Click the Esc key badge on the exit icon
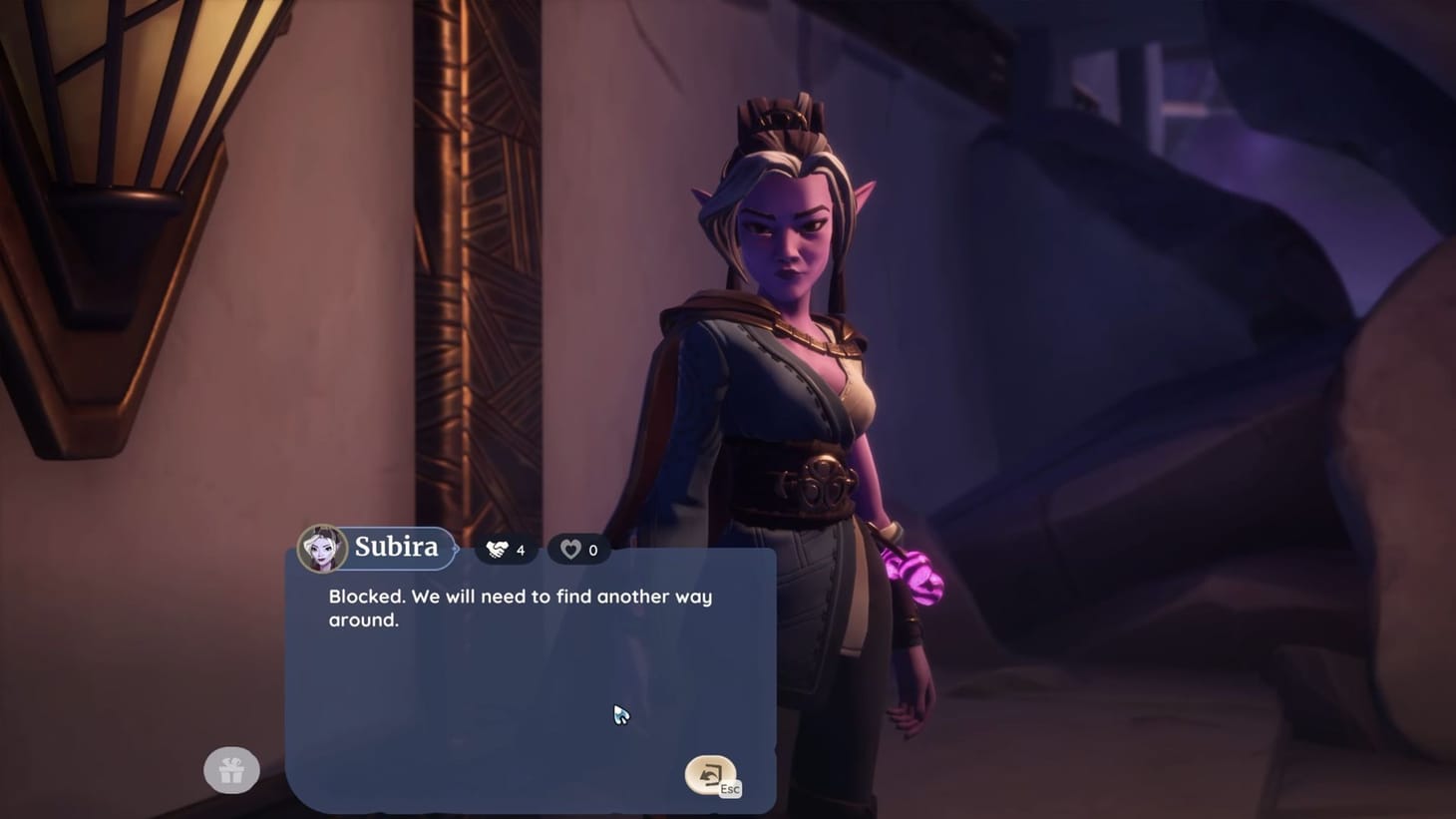This screenshot has width=1456, height=819. coord(729,788)
